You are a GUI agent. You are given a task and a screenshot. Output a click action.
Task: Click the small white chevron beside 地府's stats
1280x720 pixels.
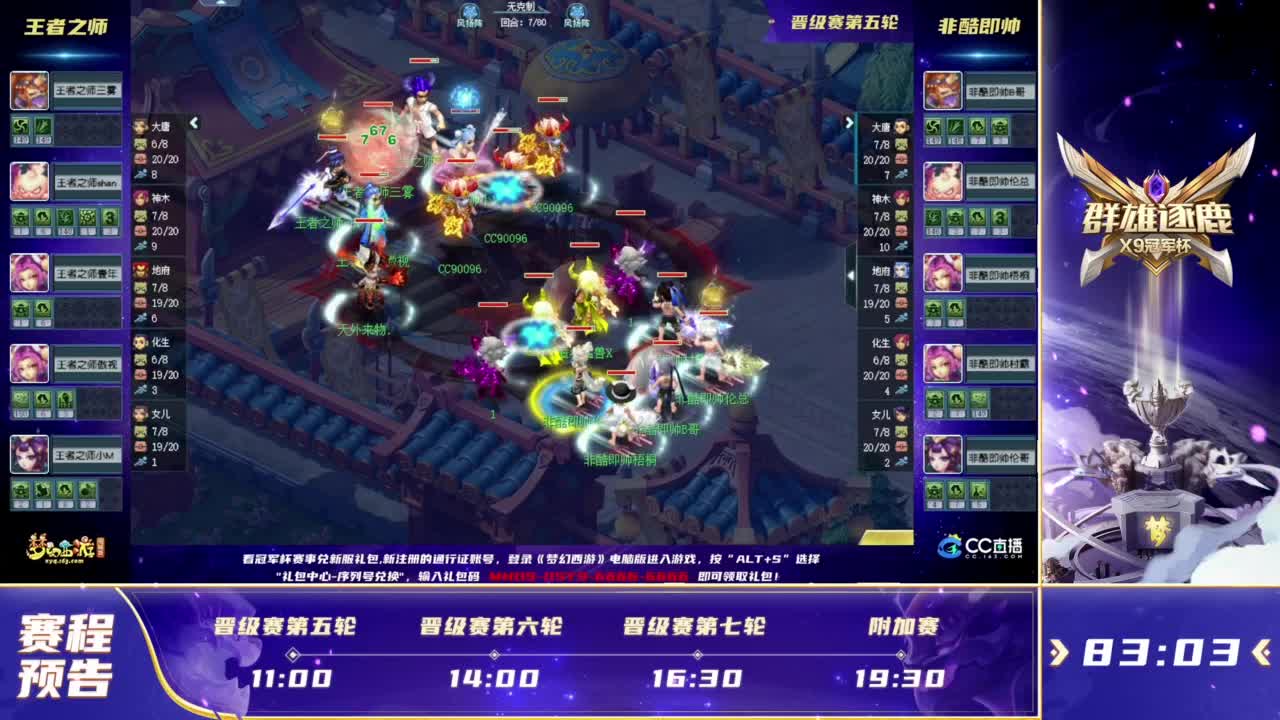click(x=850, y=275)
